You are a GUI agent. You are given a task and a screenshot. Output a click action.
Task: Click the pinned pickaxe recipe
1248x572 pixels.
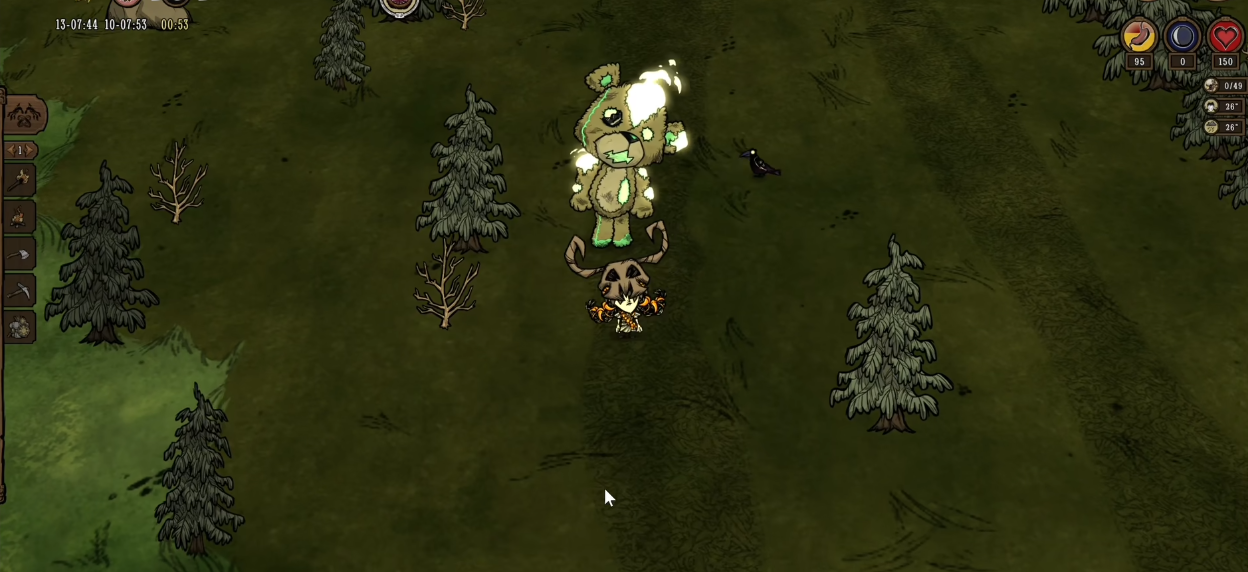pos(20,290)
